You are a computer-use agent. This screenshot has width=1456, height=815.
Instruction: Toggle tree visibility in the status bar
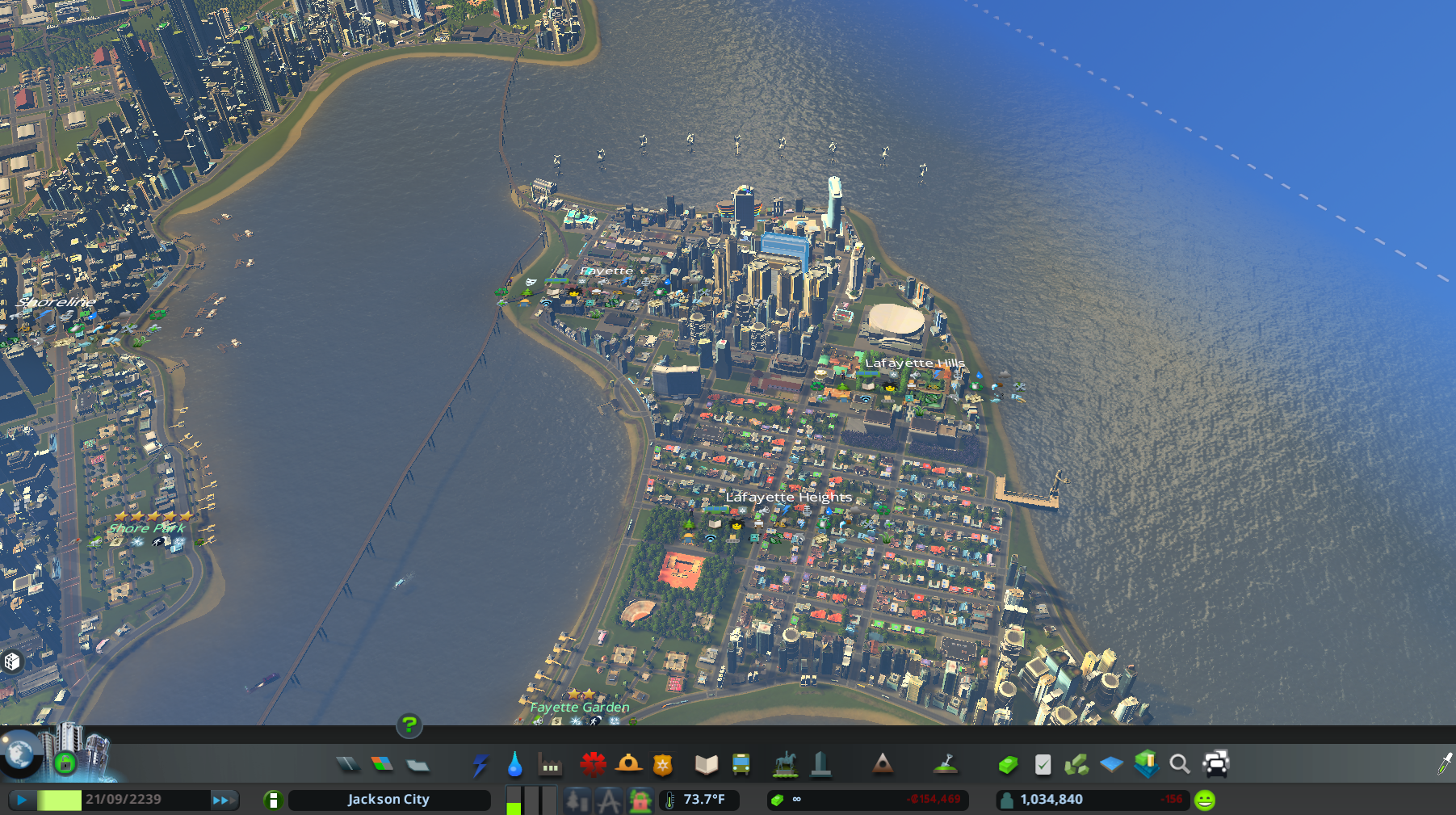tap(577, 800)
